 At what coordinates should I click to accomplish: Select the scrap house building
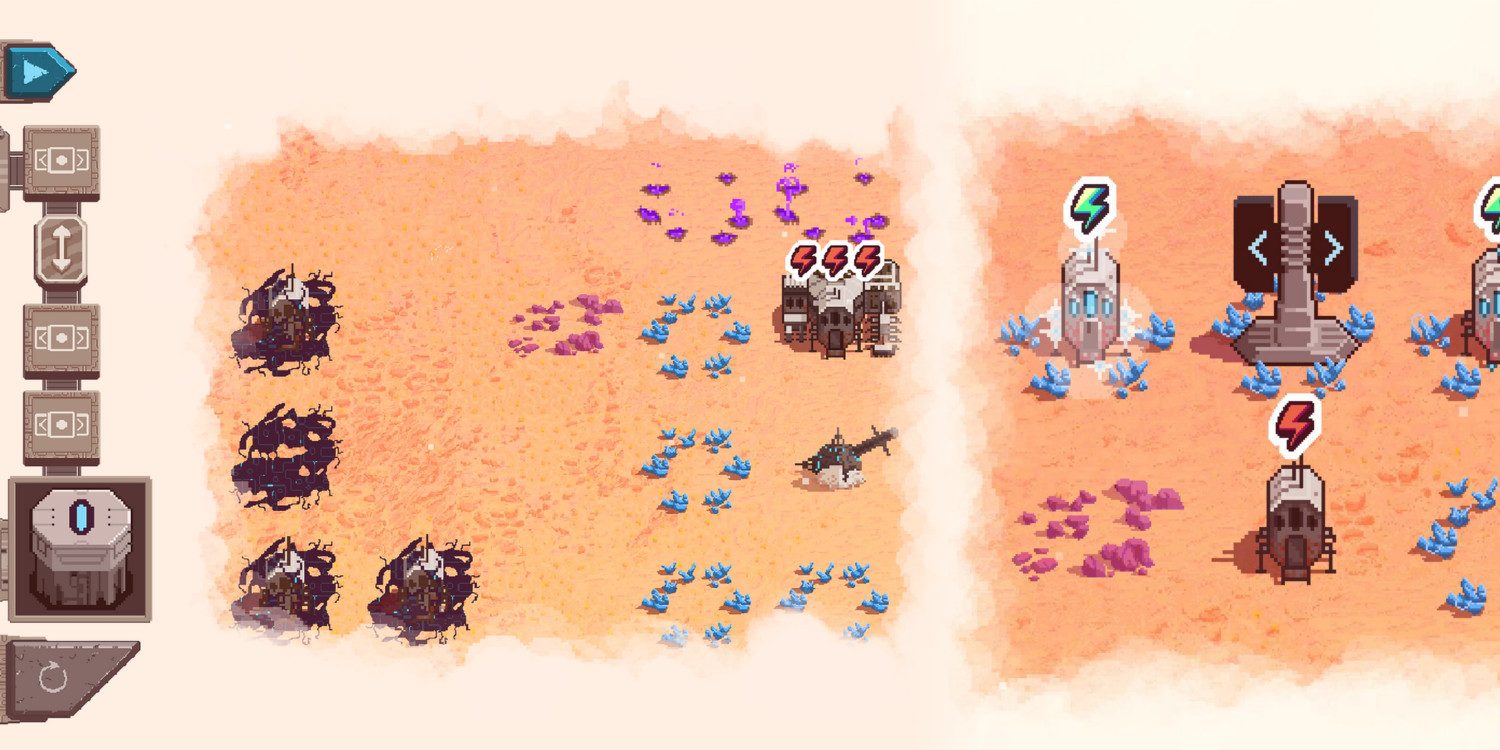coord(835,320)
